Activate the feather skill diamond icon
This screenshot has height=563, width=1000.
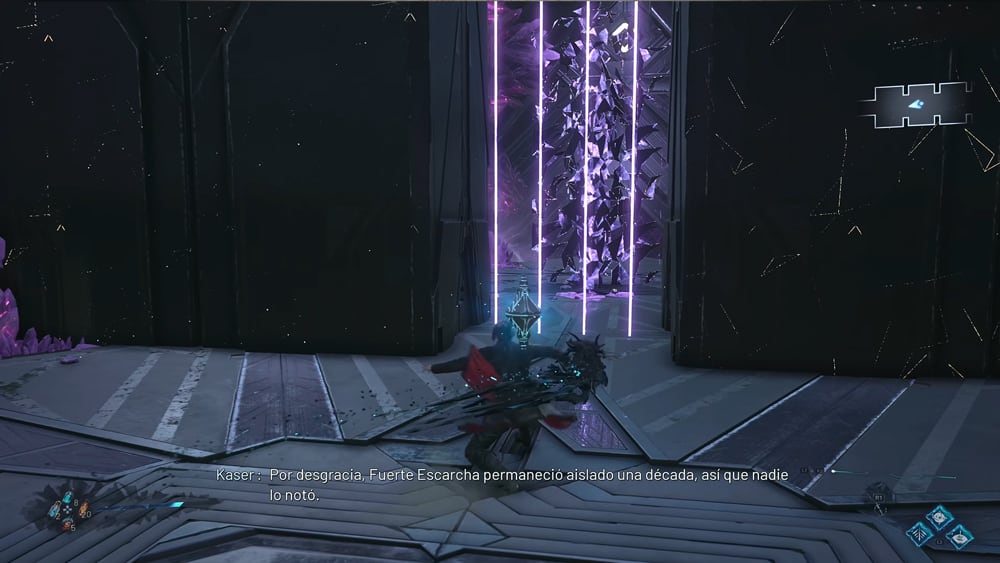[920, 535]
